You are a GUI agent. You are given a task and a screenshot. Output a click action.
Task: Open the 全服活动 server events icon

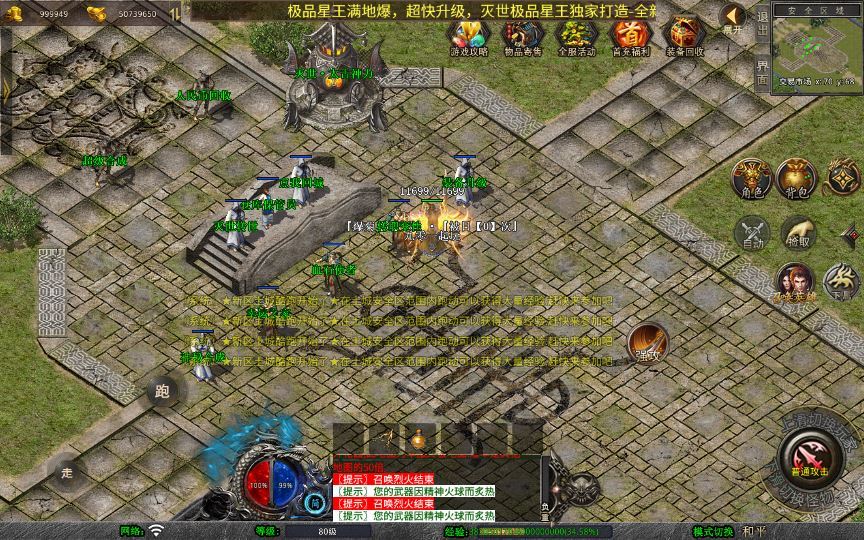tap(574, 37)
